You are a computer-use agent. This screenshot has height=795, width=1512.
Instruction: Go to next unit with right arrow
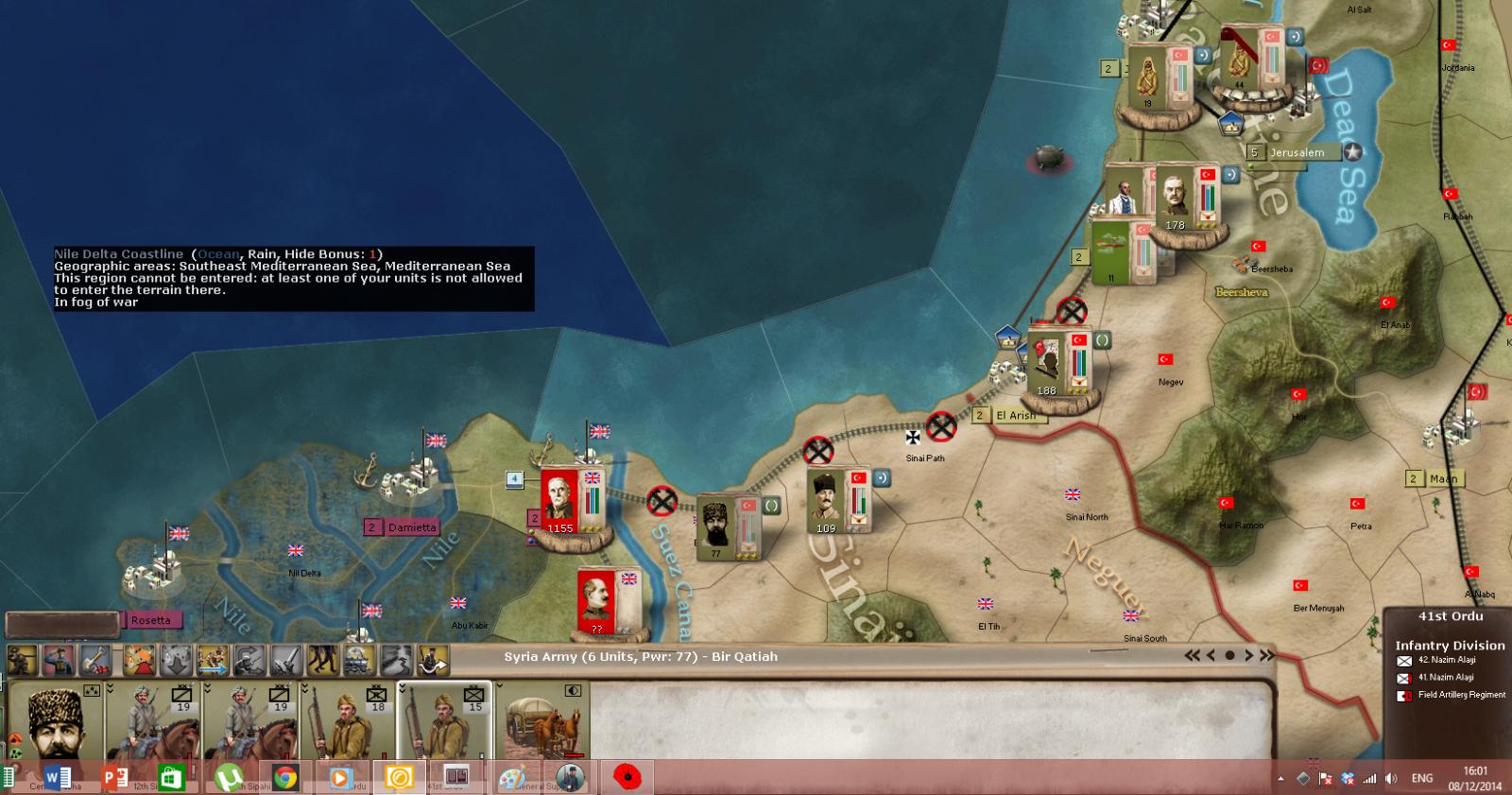click(1248, 655)
